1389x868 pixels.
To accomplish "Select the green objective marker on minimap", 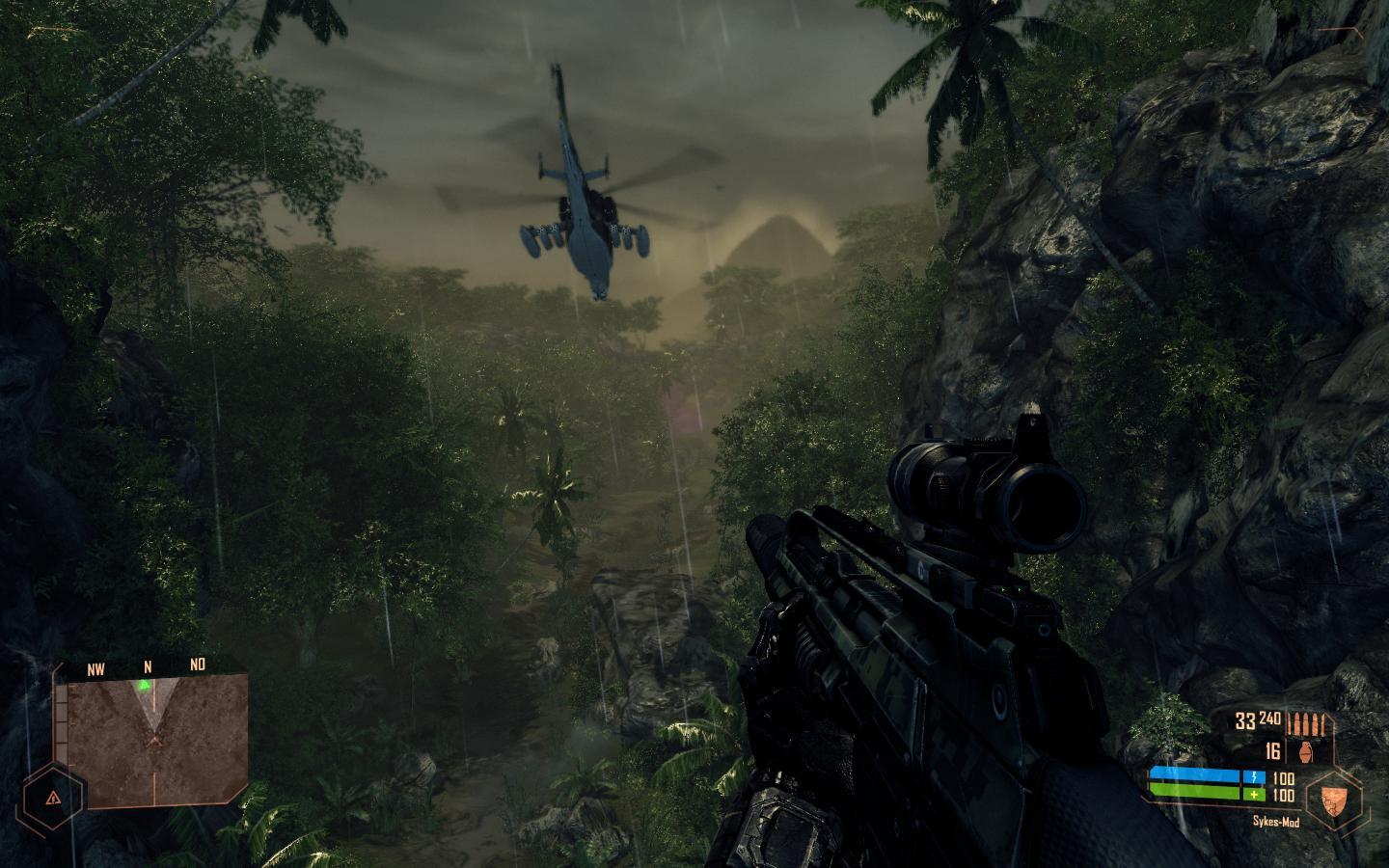I will coord(144,686).
